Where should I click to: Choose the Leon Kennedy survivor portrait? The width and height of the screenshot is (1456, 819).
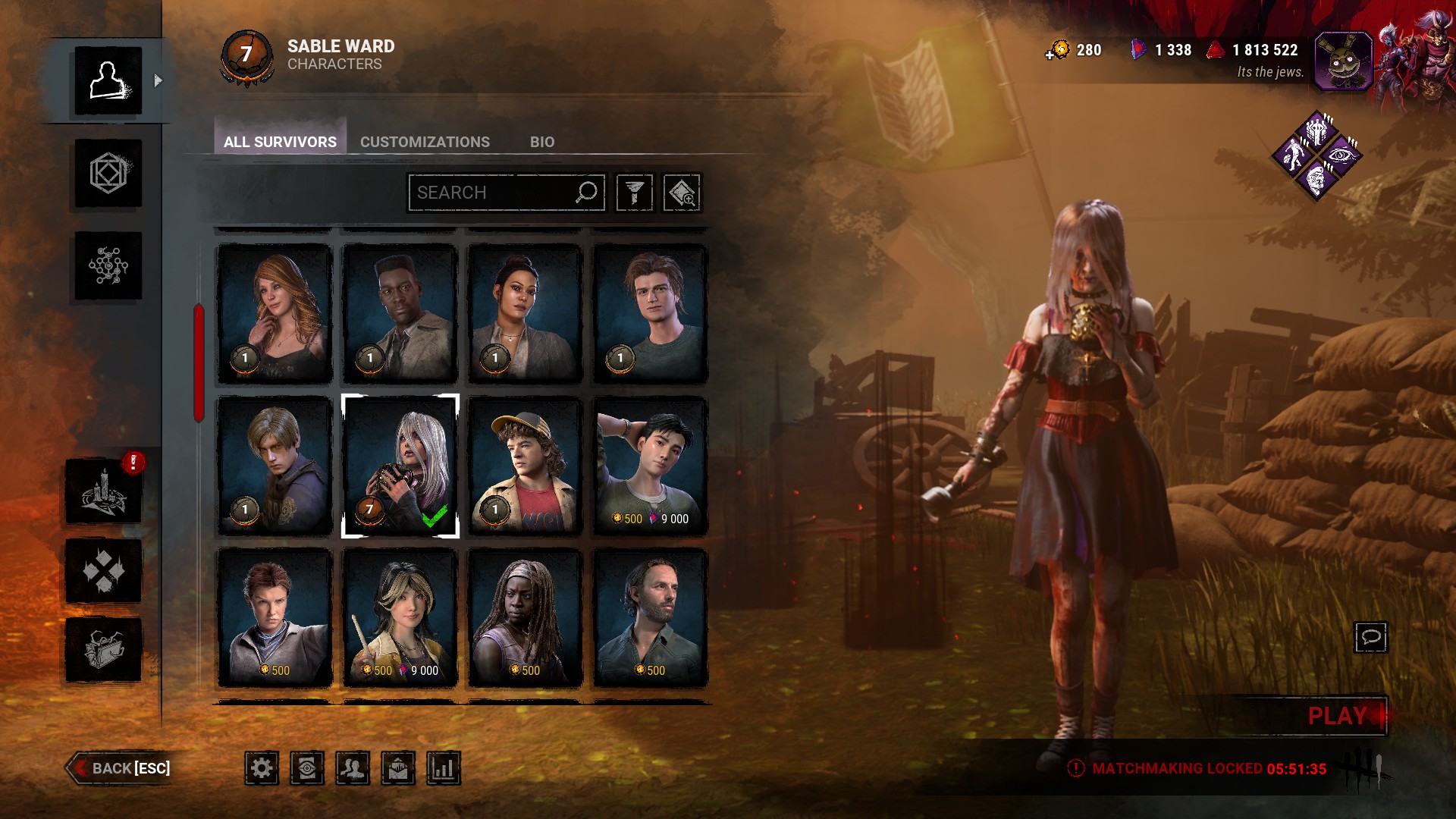point(275,466)
